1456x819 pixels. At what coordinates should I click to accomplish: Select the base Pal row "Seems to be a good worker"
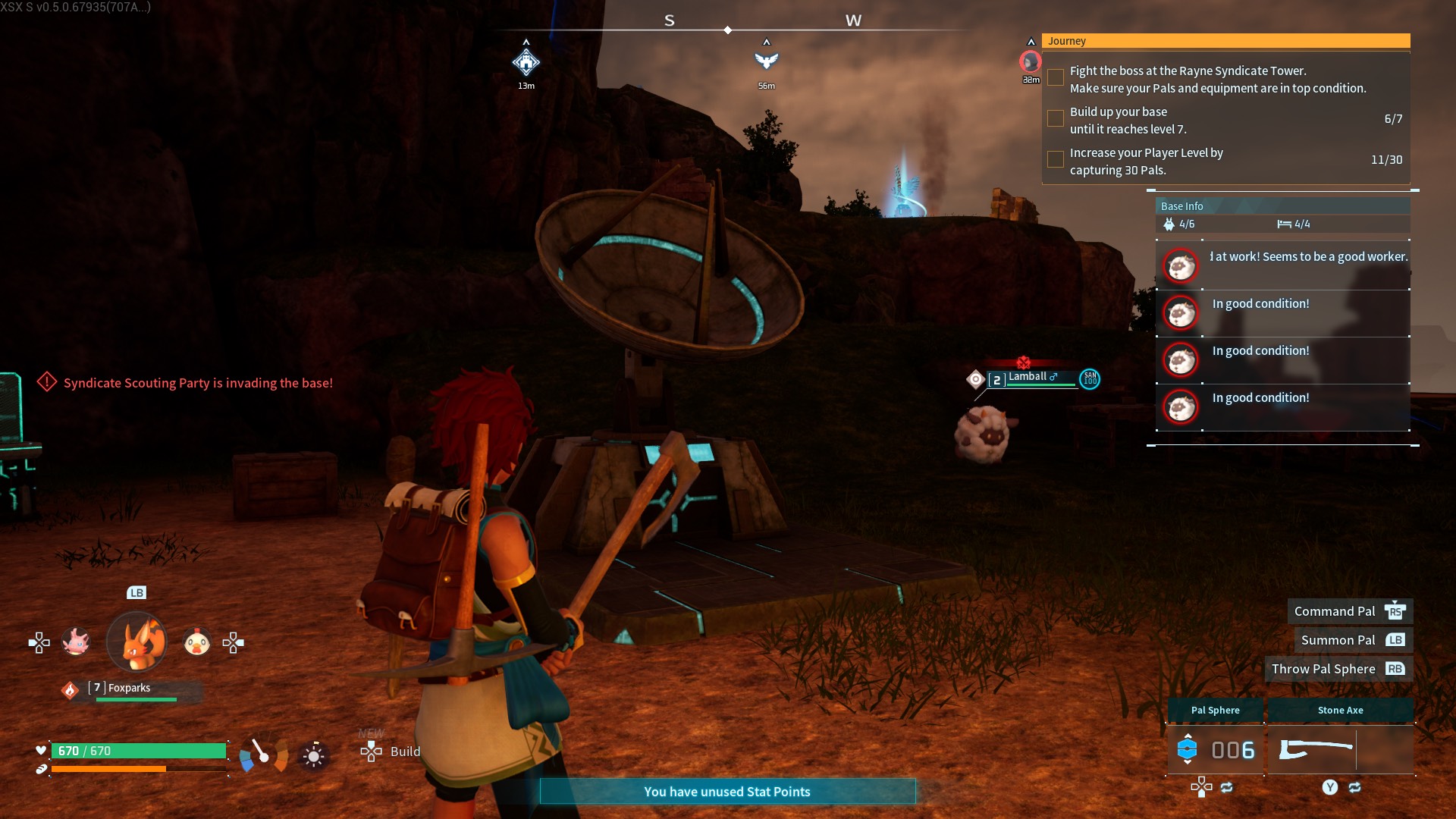1282,265
